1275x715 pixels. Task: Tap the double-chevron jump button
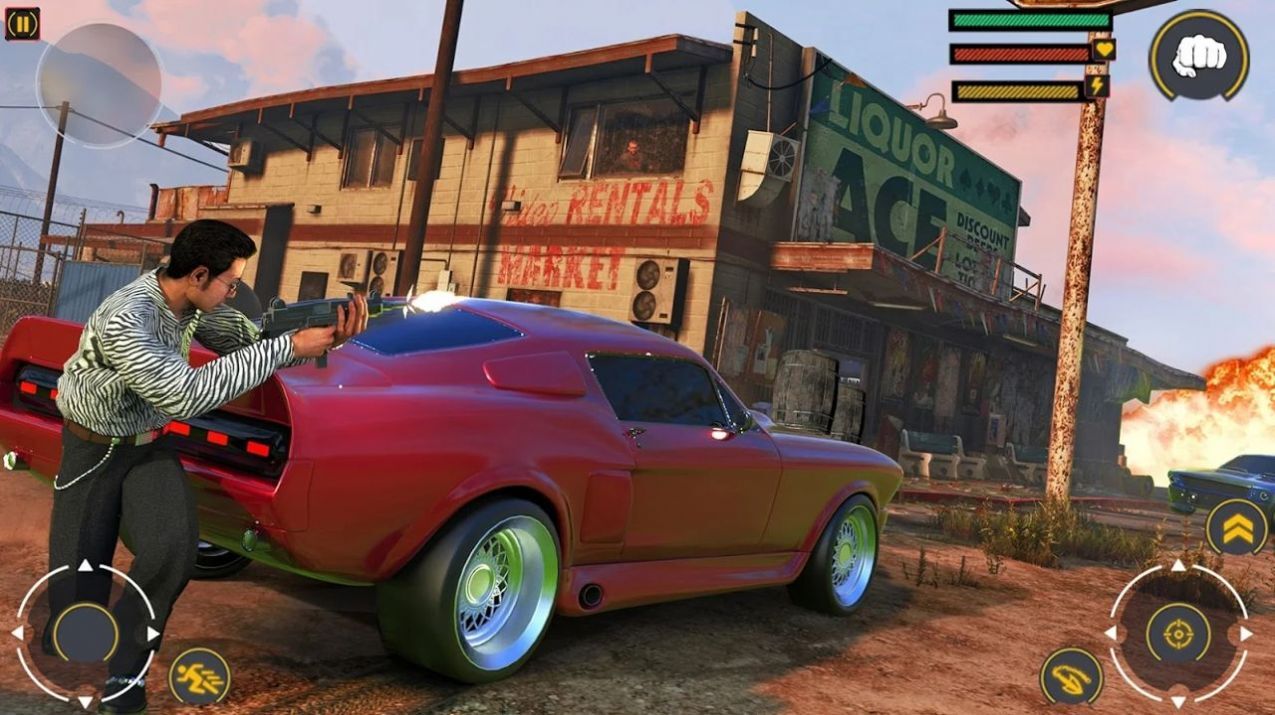click(1236, 527)
